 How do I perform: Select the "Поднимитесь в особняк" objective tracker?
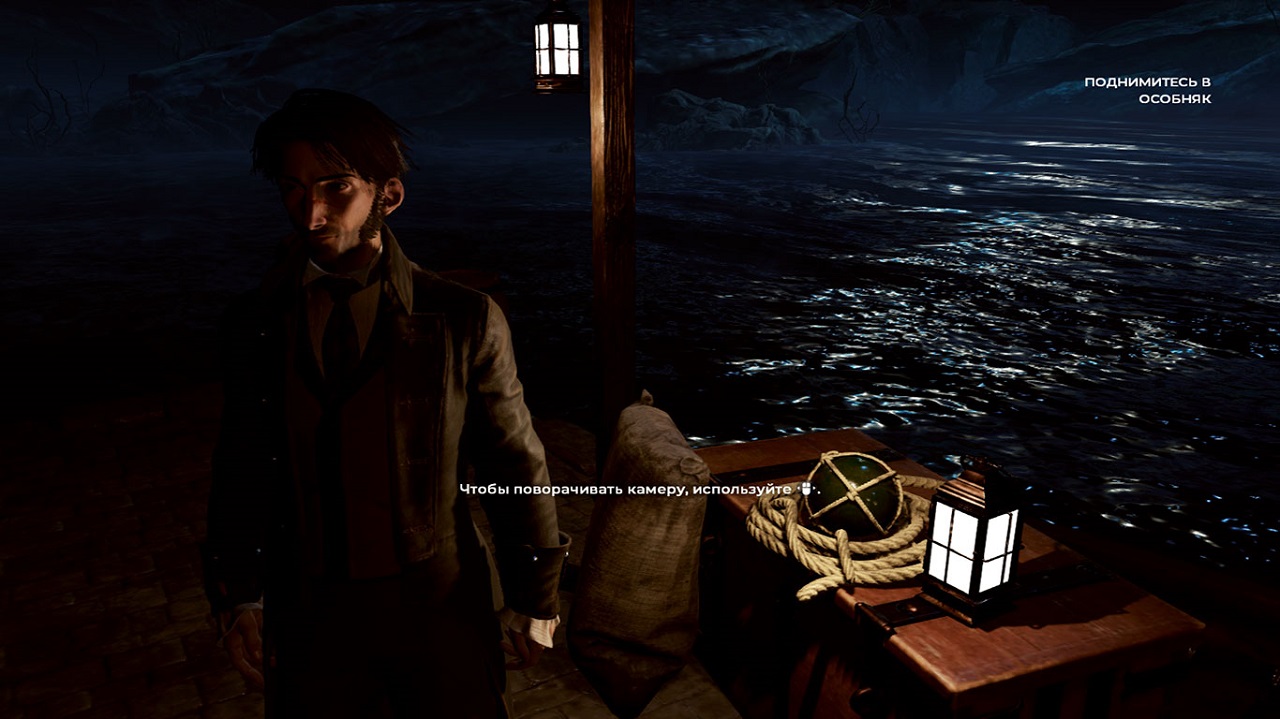pyautogui.click(x=1147, y=90)
